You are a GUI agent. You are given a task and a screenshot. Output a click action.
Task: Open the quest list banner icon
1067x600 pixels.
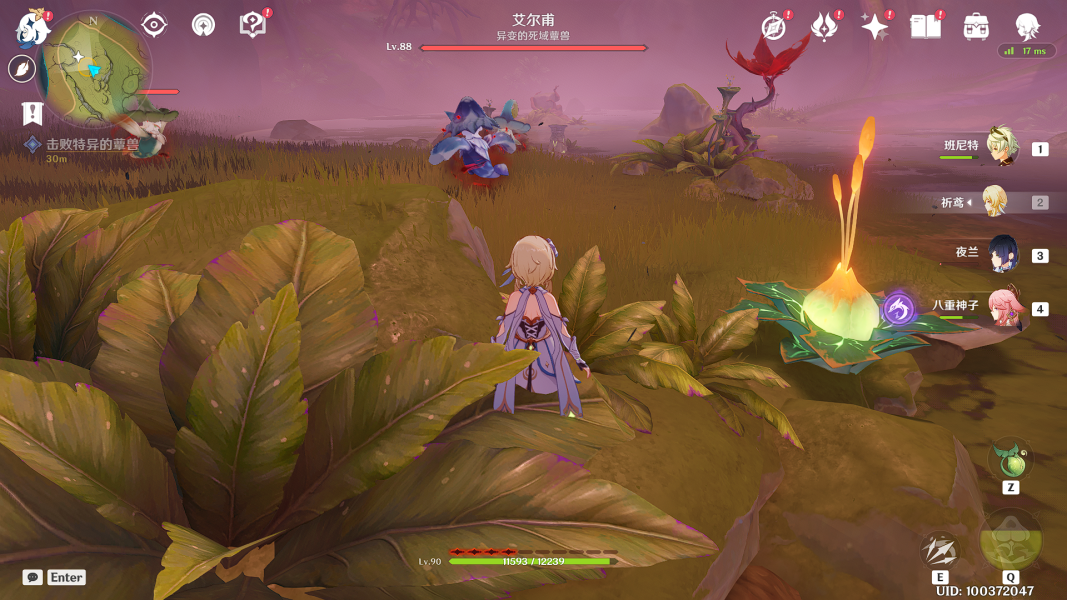(33, 113)
